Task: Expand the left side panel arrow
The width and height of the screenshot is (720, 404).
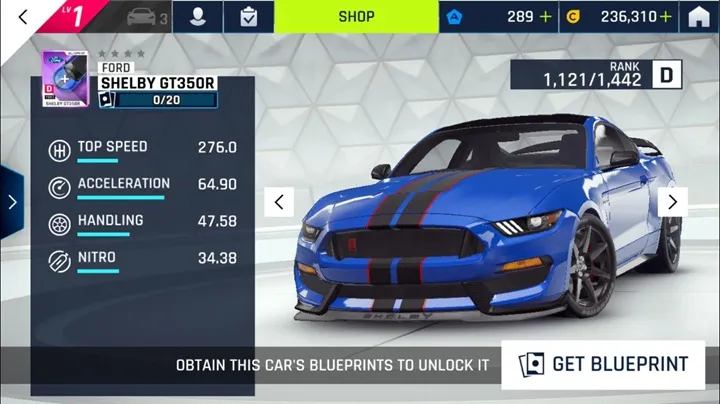Action: 12,202
